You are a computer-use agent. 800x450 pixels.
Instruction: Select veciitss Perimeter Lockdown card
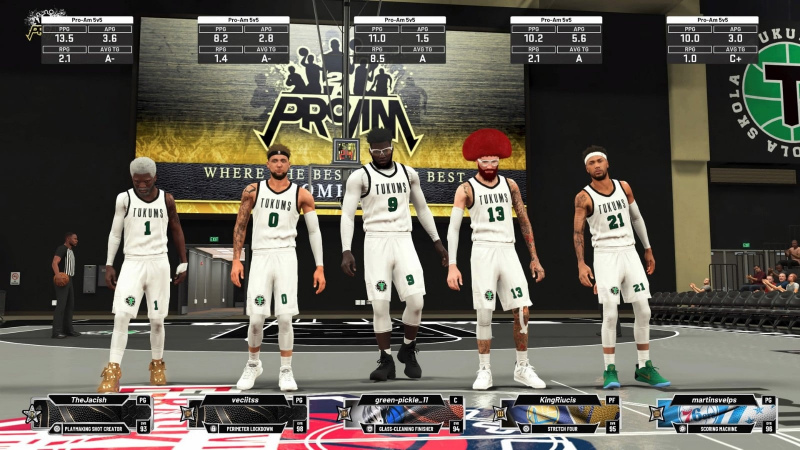pyautogui.click(x=245, y=413)
